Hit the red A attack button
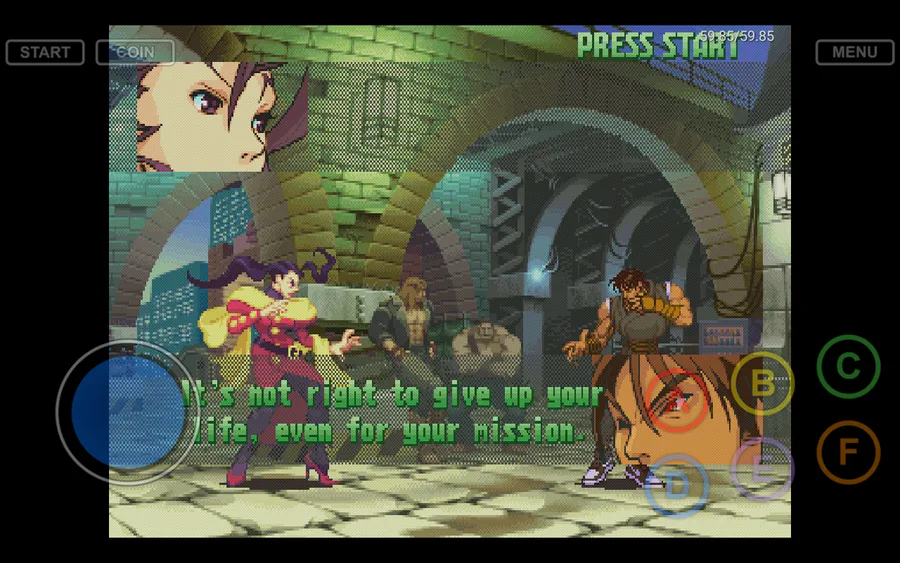 coord(677,401)
